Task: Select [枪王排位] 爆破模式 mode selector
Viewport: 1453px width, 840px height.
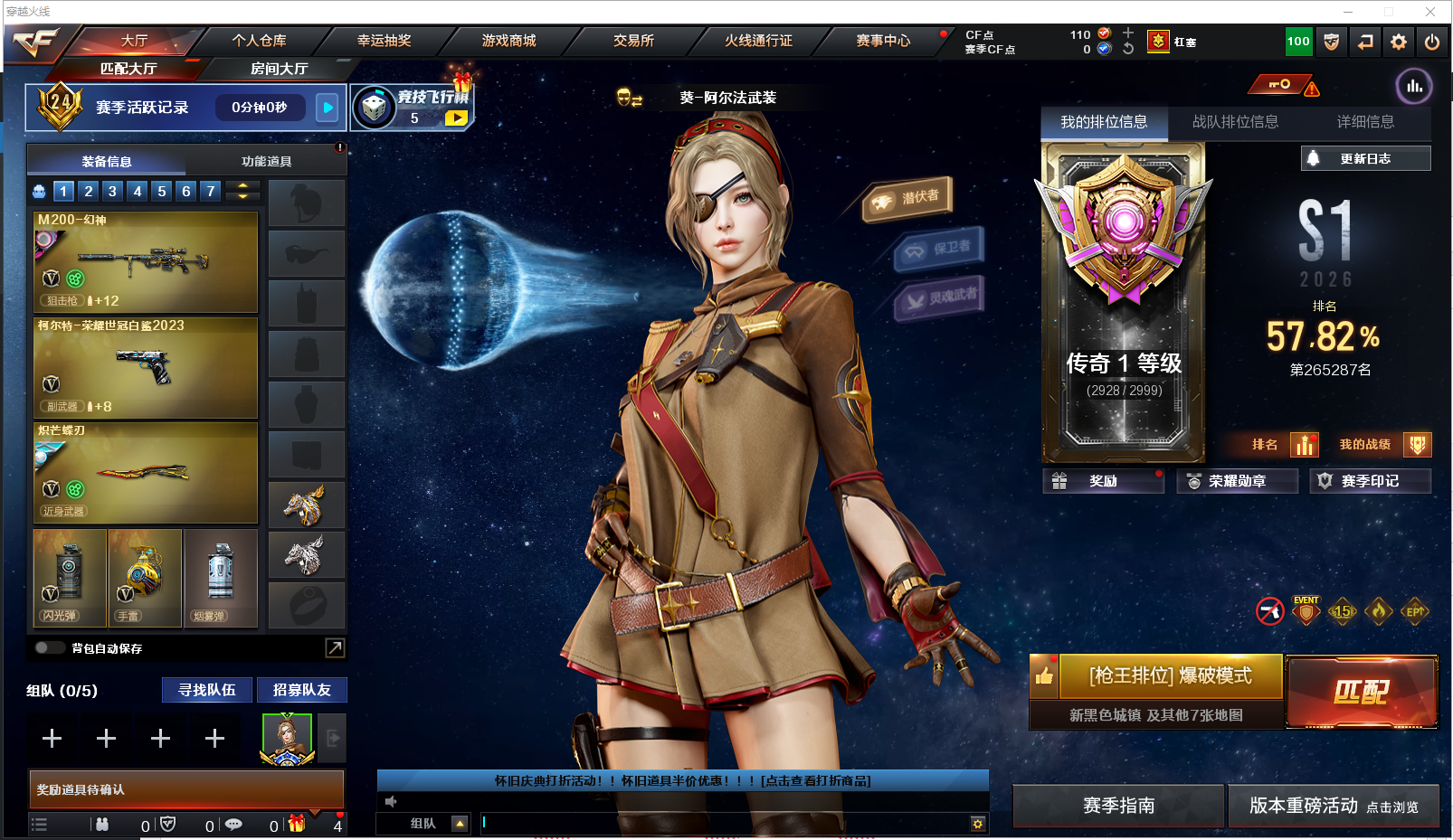Action: click(x=1171, y=676)
